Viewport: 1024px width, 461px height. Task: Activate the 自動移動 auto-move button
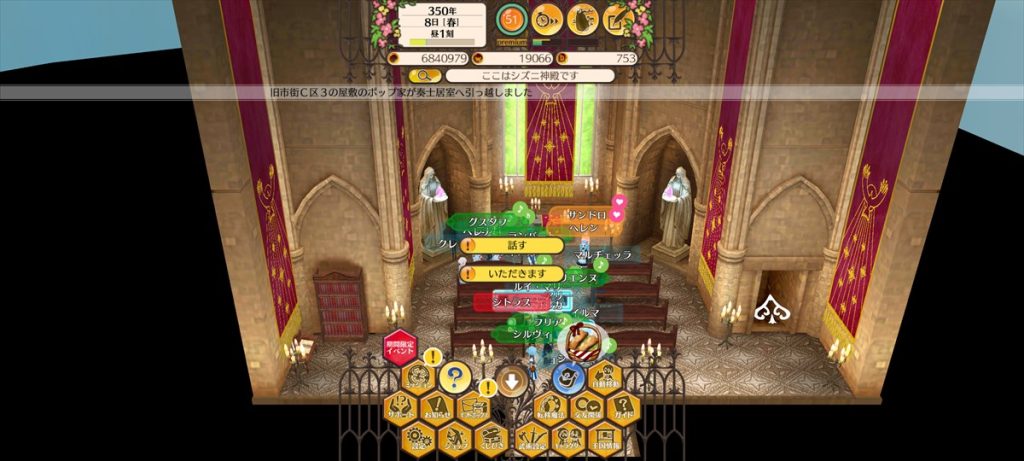pos(605,377)
